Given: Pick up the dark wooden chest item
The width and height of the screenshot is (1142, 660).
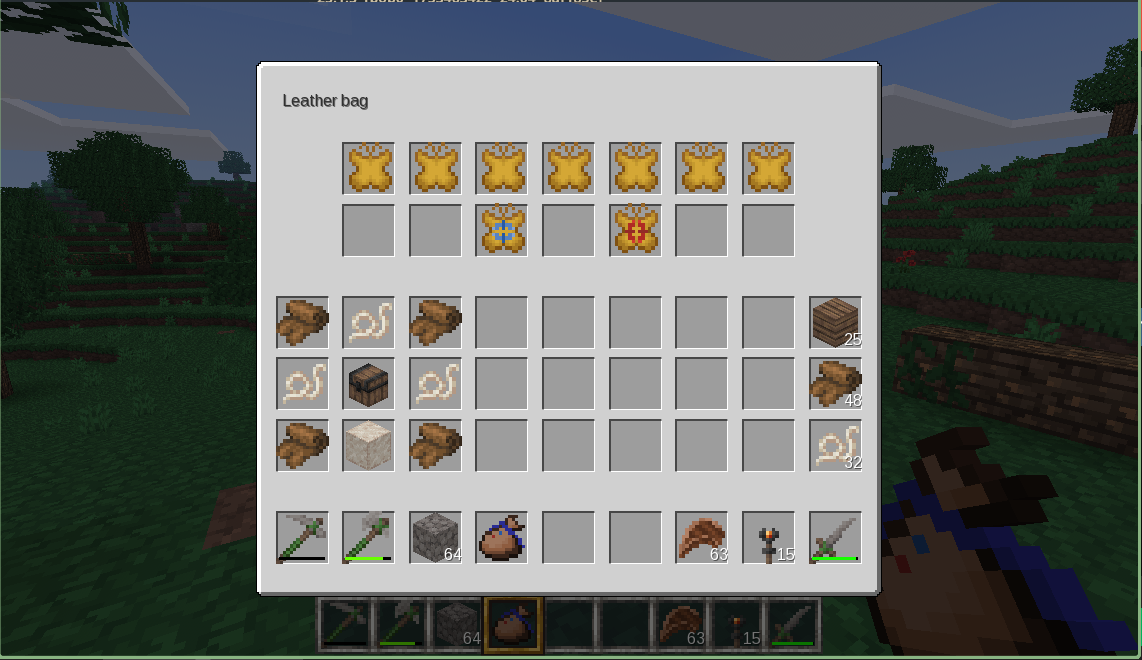Looking at the screenshot, I should [368, 384].
